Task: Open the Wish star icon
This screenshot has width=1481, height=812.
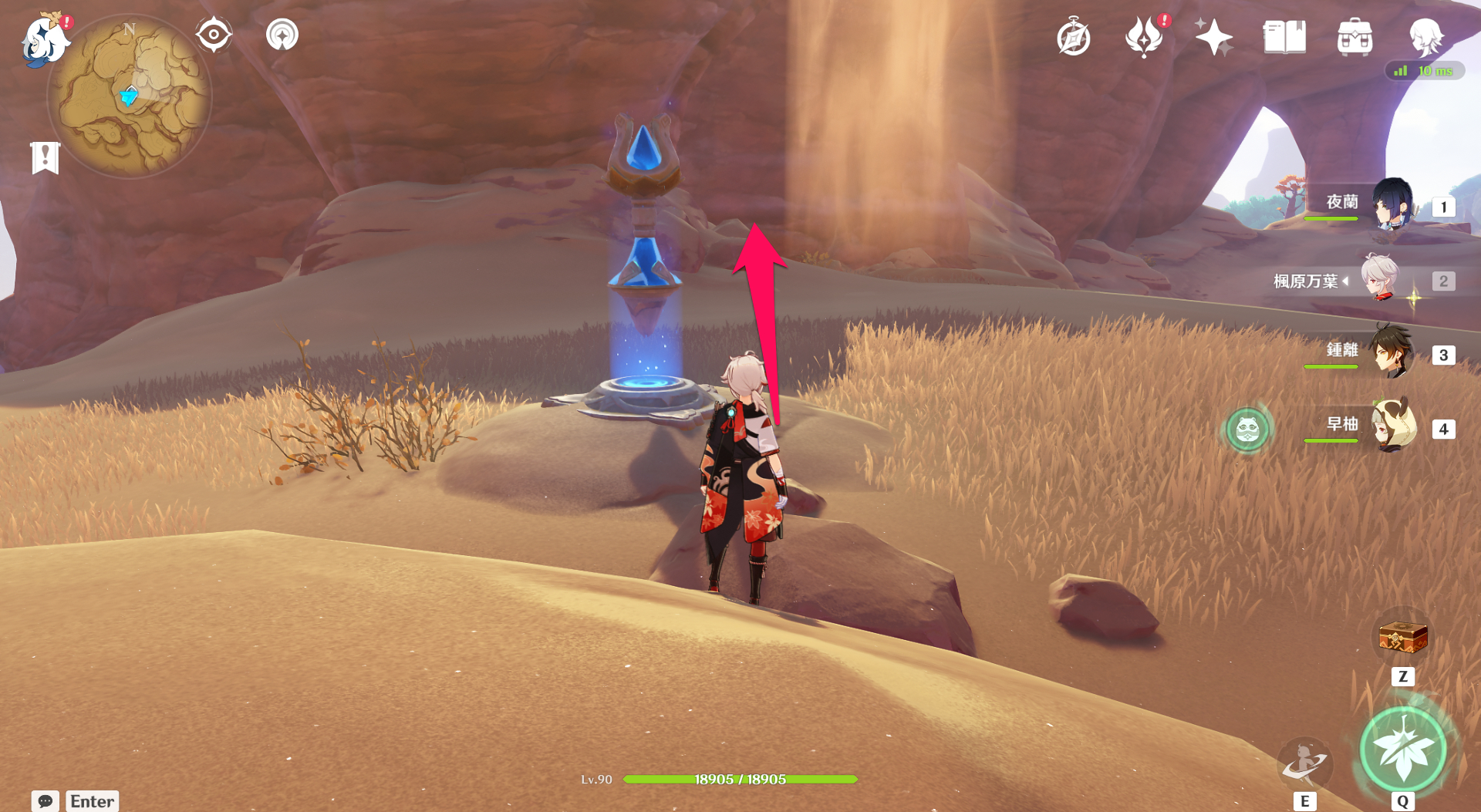Action: click(1213, 37)
